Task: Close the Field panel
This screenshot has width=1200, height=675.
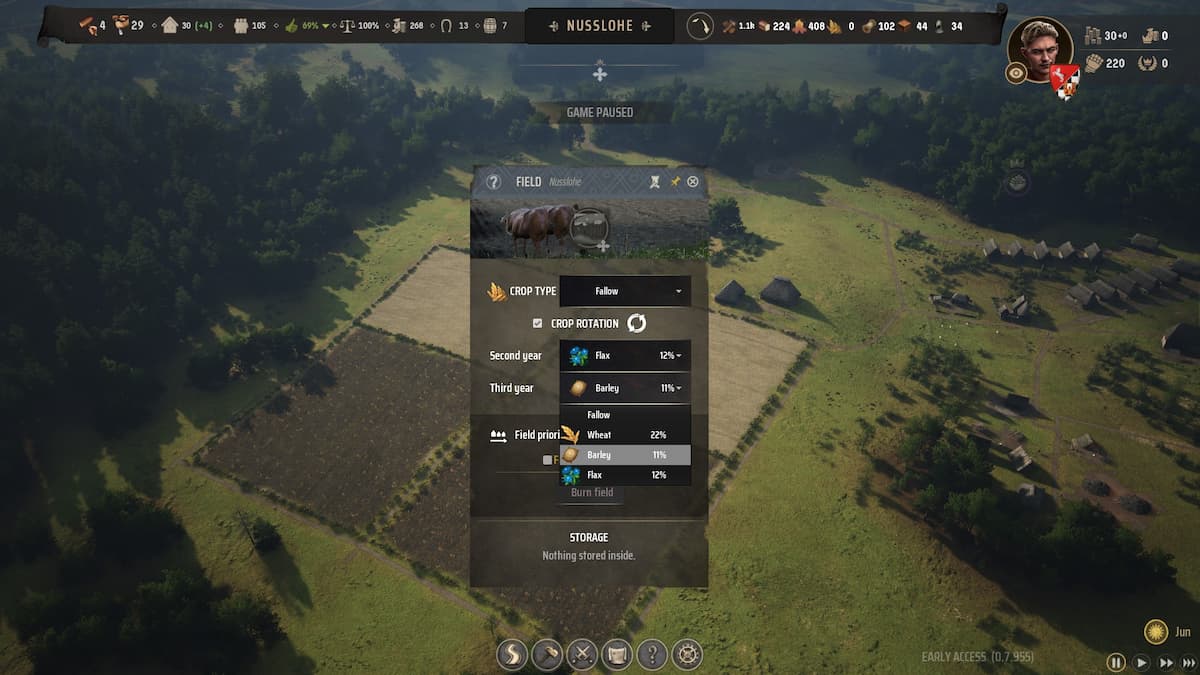Action: coord(693,182)
